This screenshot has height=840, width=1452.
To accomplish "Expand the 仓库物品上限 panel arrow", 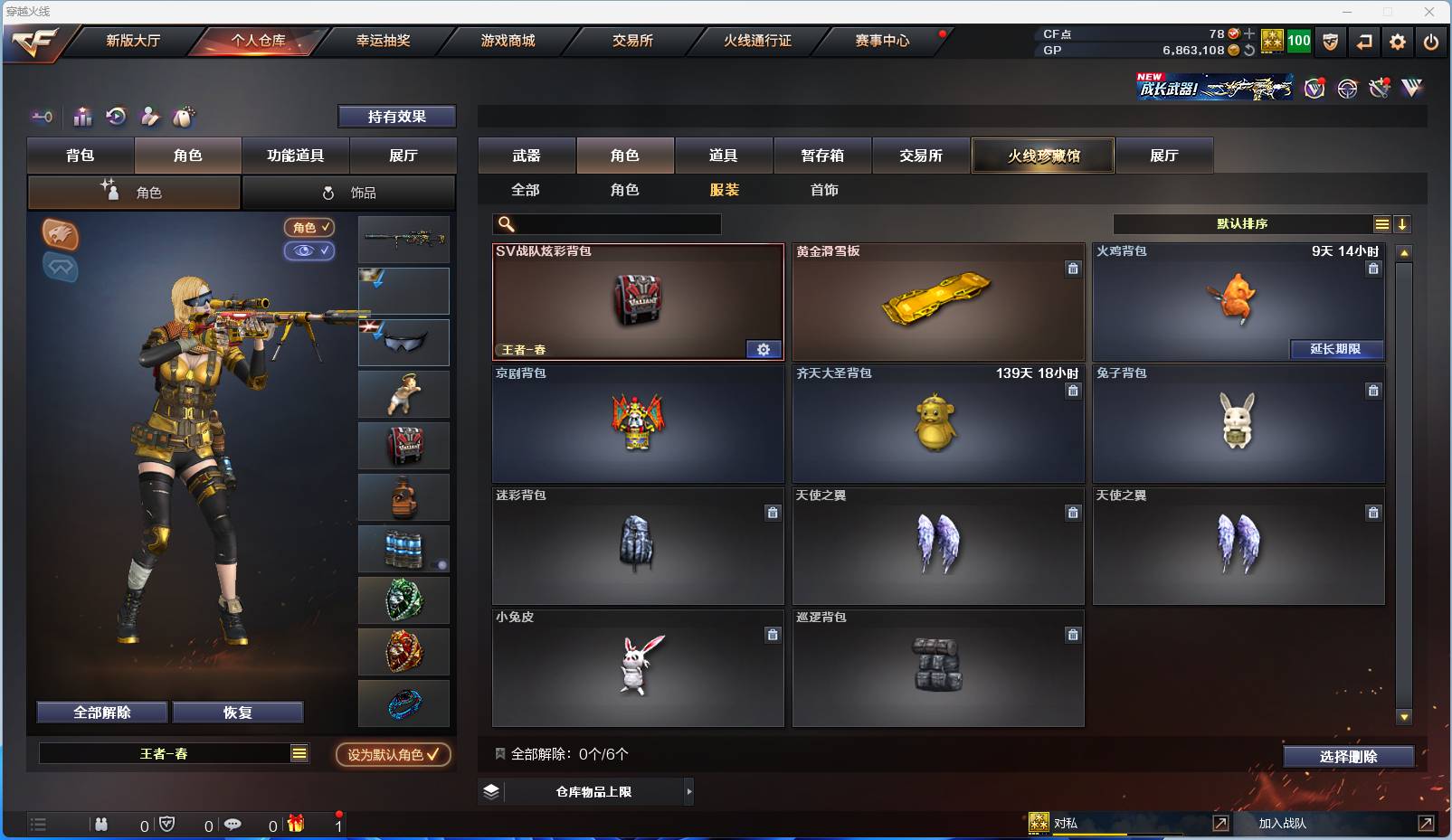I will (688, 791).
